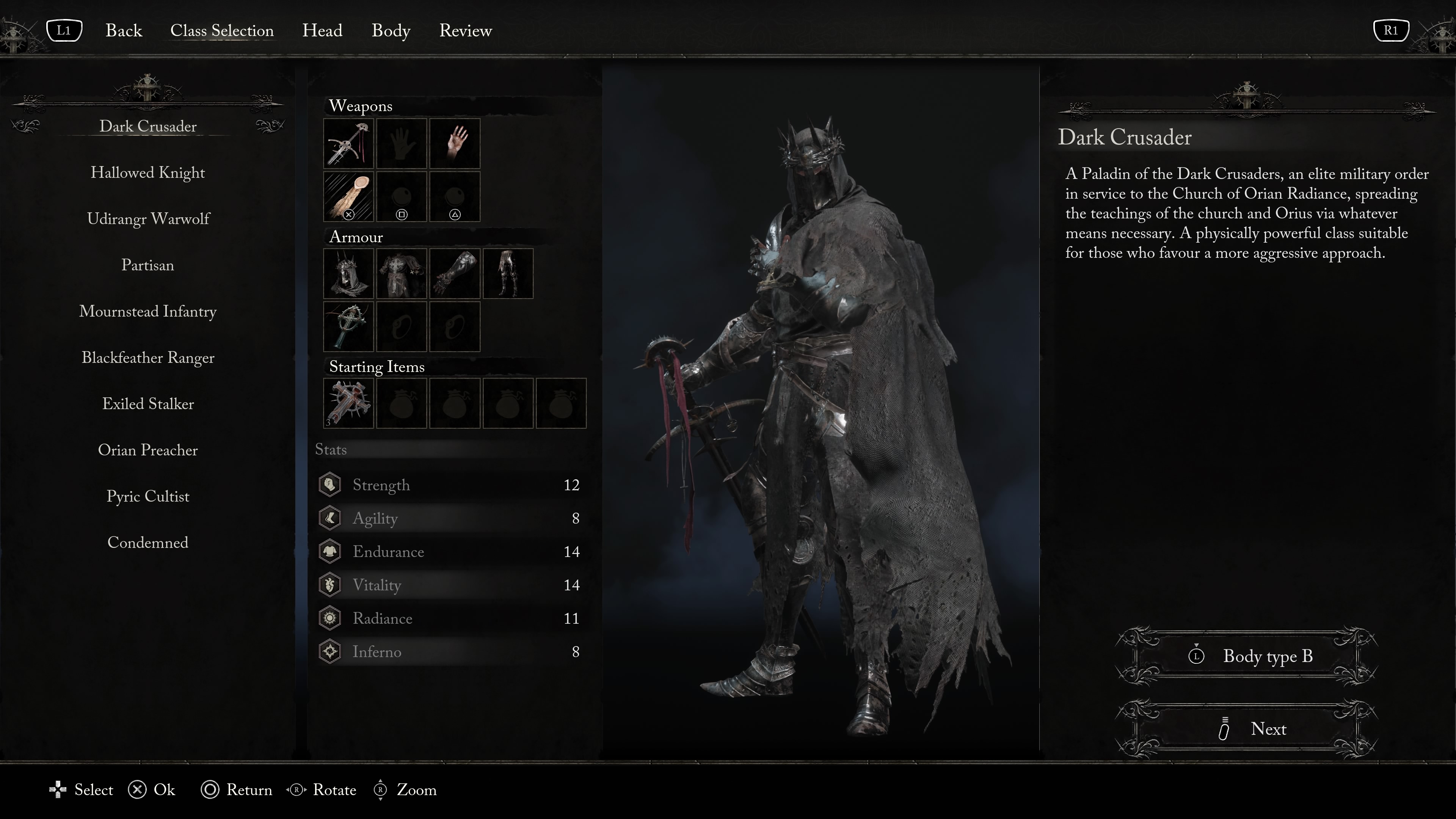This screenshot has width=1456, height=819.
Task: Open the Review tab
Action: click(x=465, y=30)
